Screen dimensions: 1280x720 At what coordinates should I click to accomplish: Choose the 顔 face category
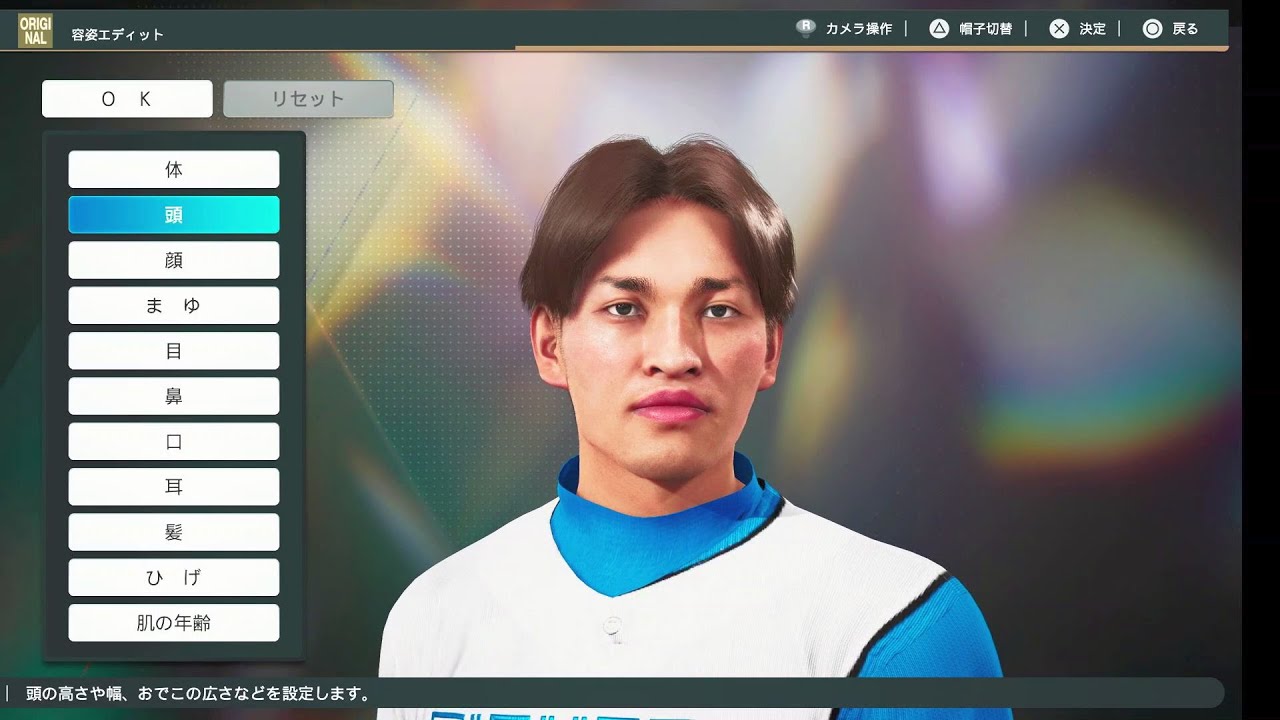174,260
